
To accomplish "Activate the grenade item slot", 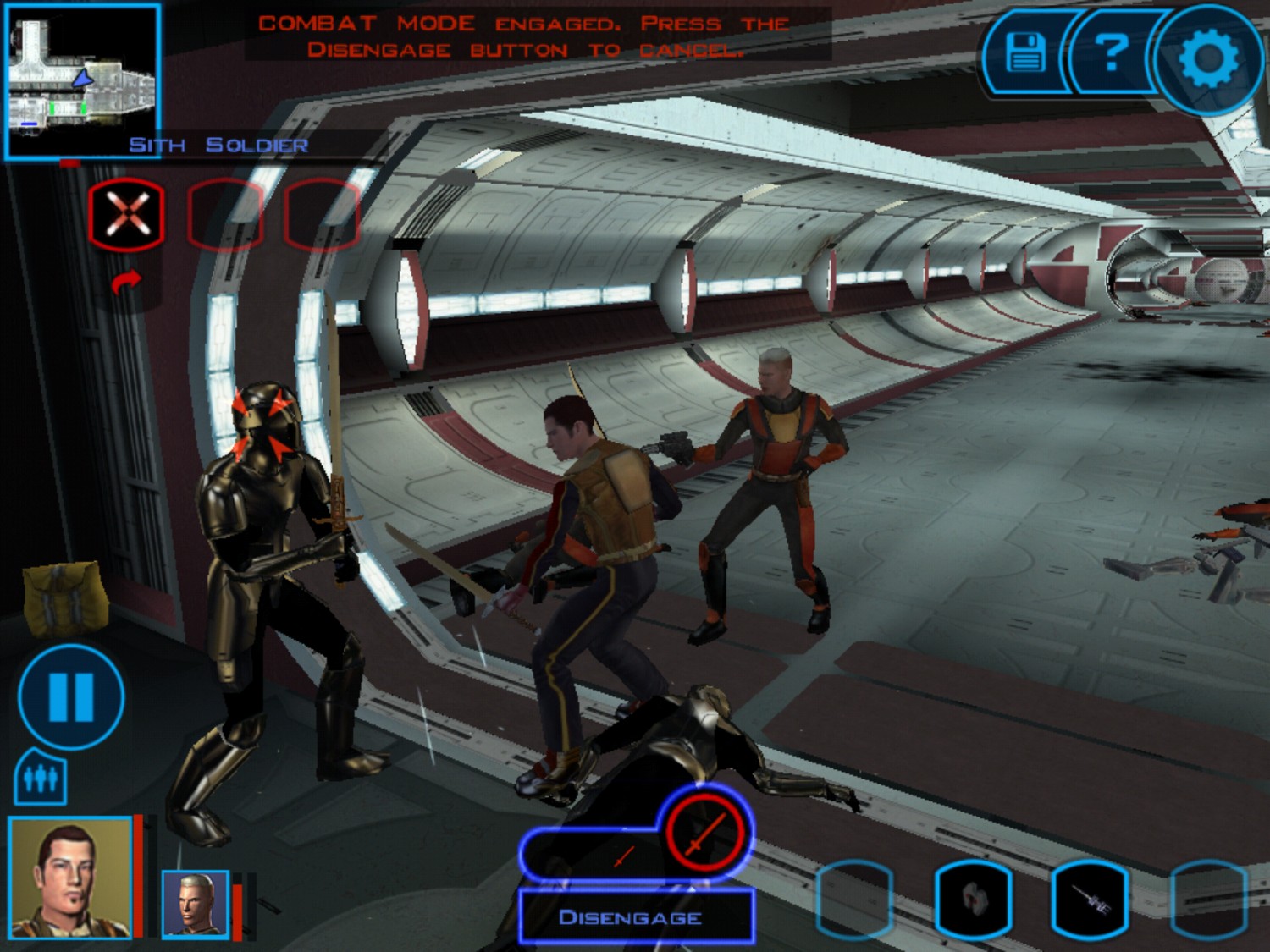I will pyautogui.click(x=1090, y=900).
